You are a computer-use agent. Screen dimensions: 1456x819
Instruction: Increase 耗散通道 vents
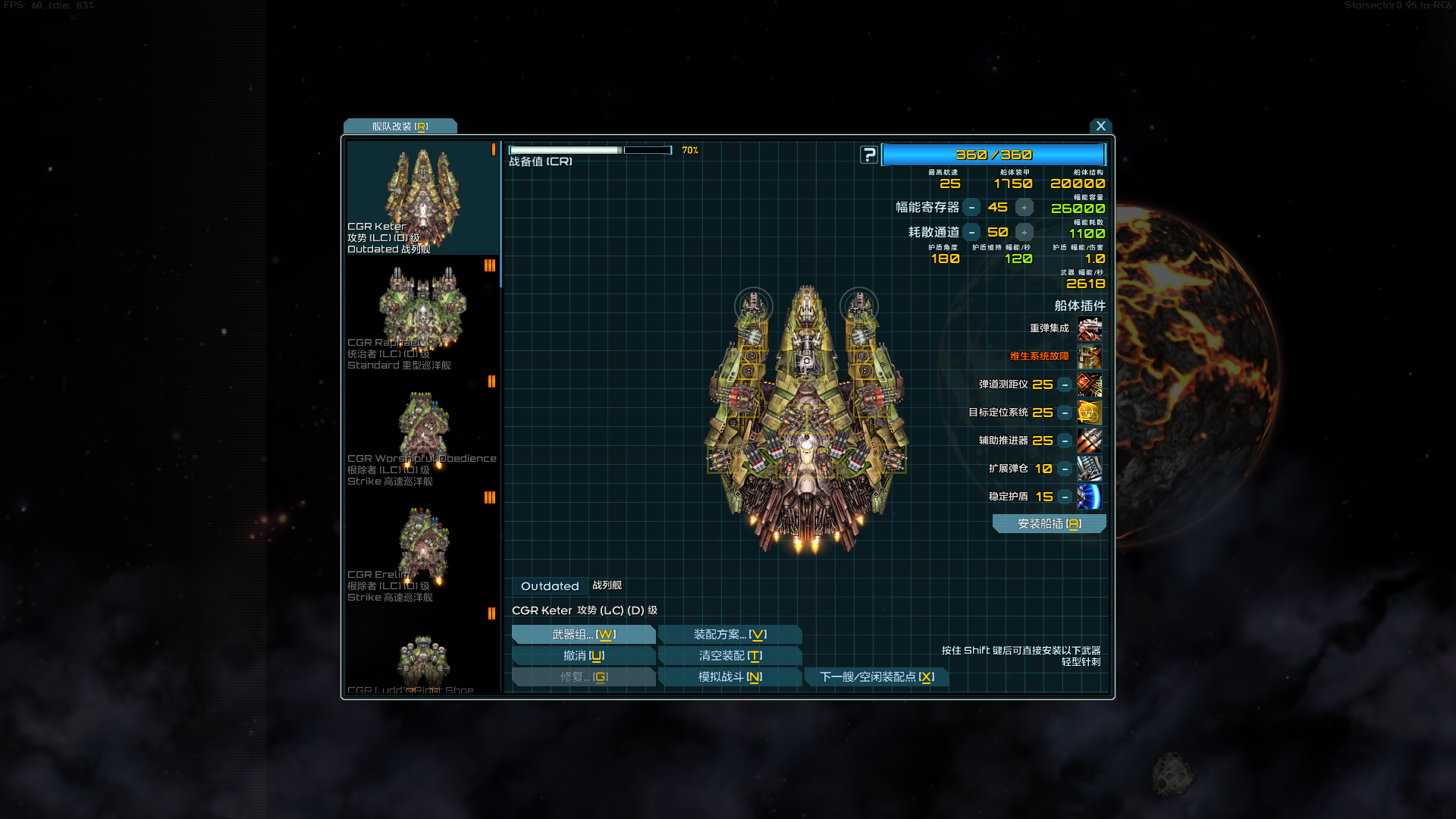[1025, 233]
